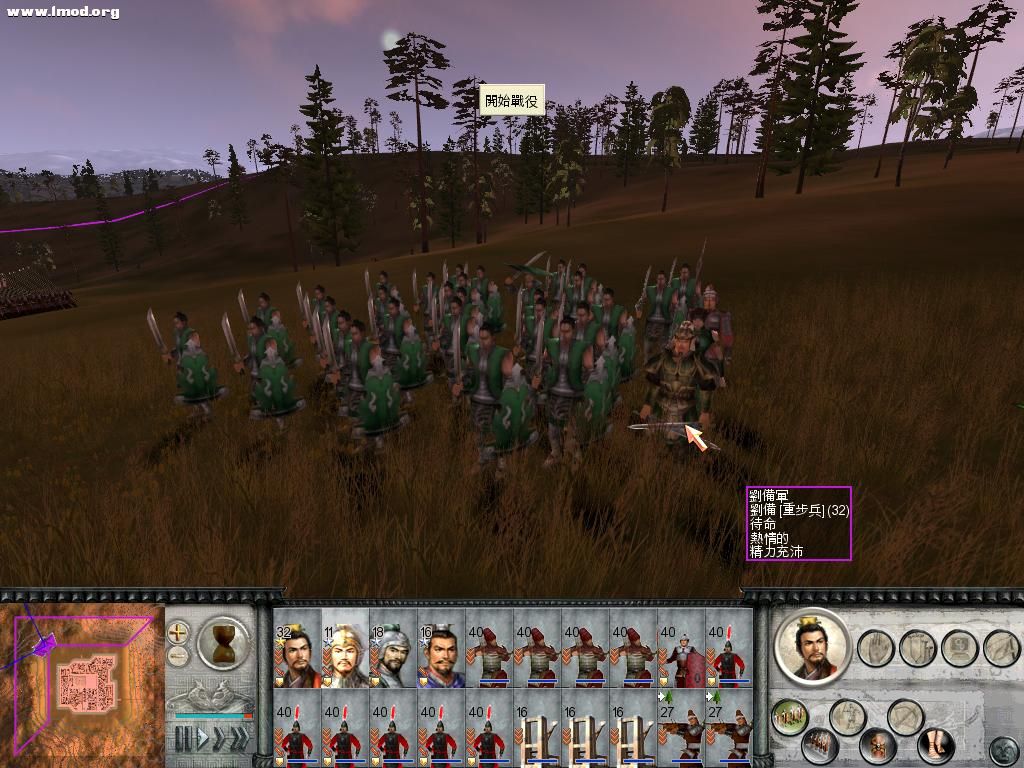Select the golden-helmet general card with 11 men
Image resolution: width=1024 pixels, height=768 pixels.
[345, 649]
